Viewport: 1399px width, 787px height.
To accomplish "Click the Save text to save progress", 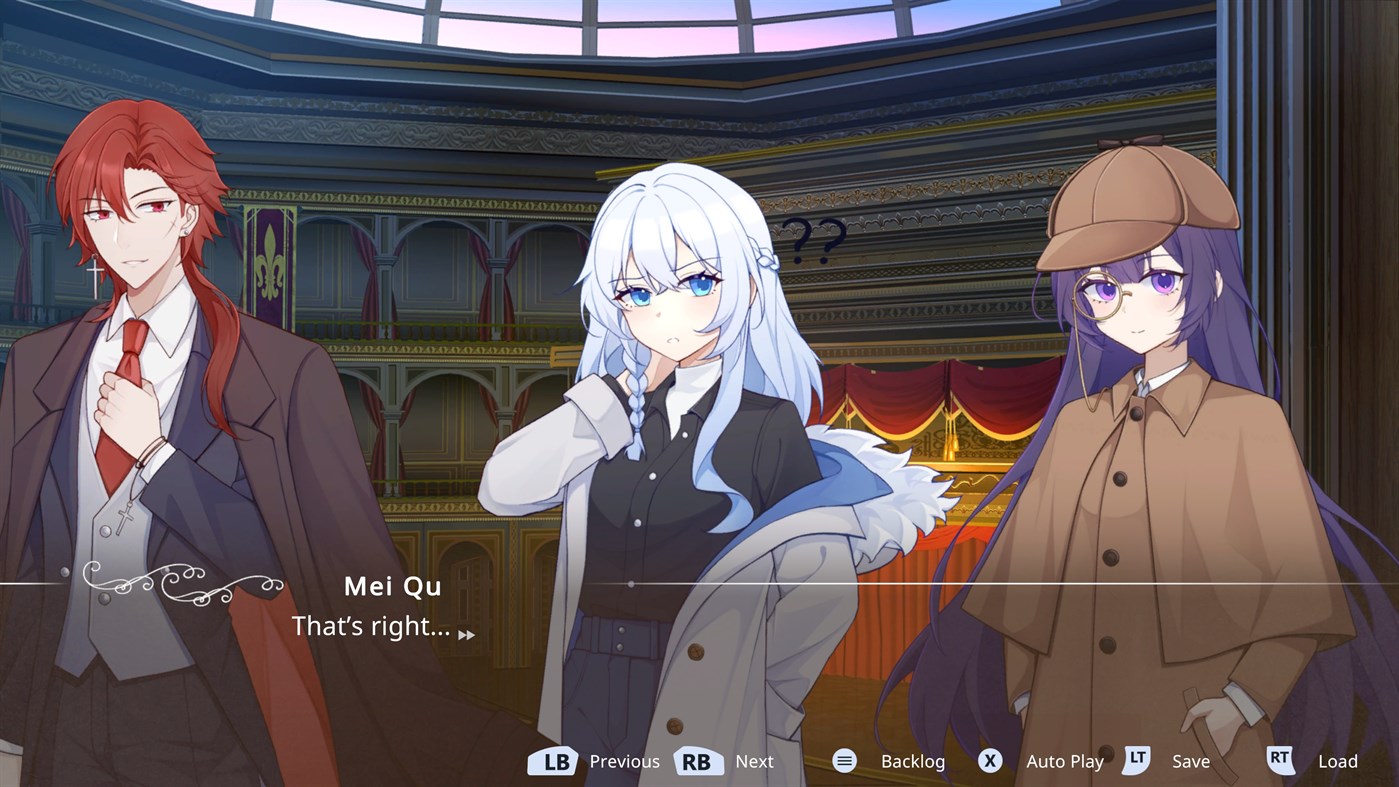I will [x=1191, y=761].
